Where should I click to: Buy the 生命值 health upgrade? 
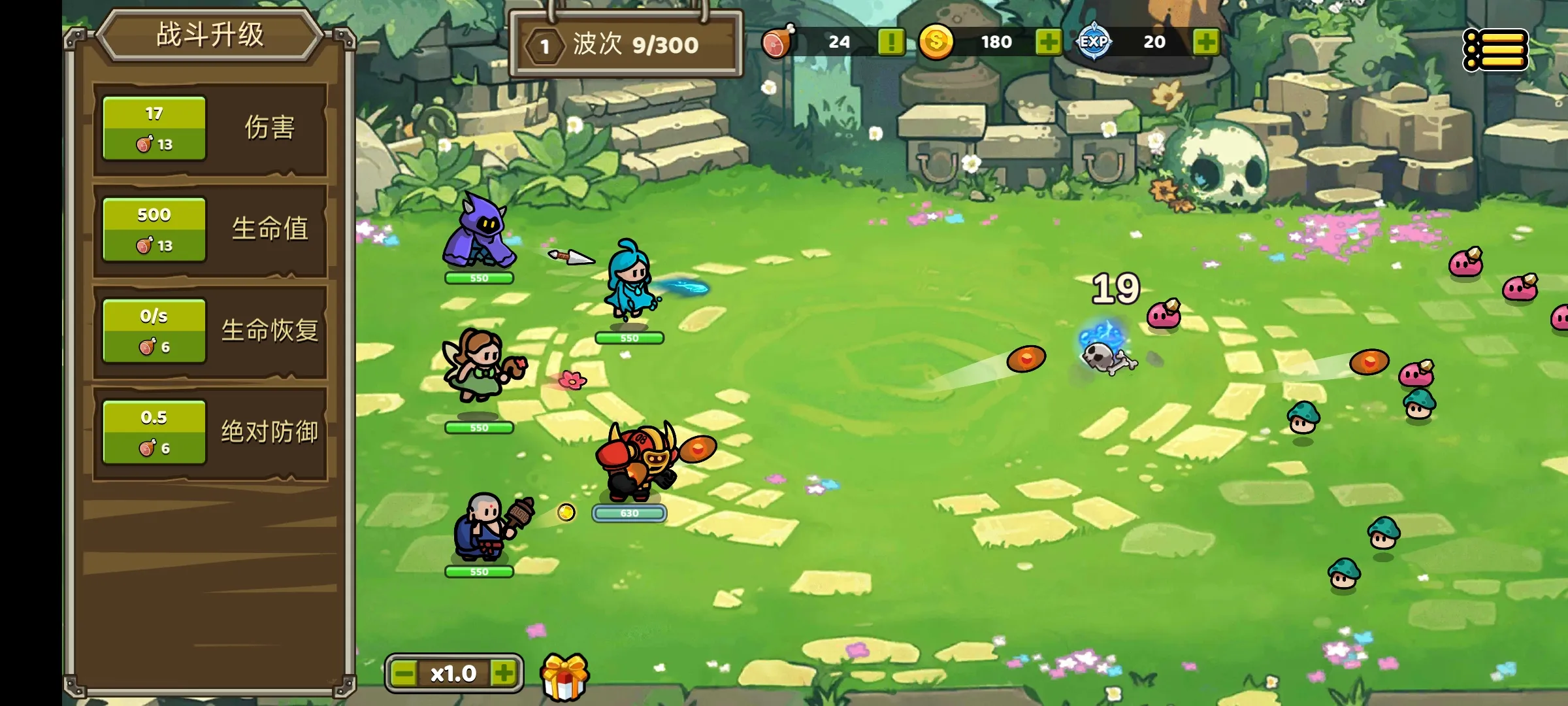point(154,229)
